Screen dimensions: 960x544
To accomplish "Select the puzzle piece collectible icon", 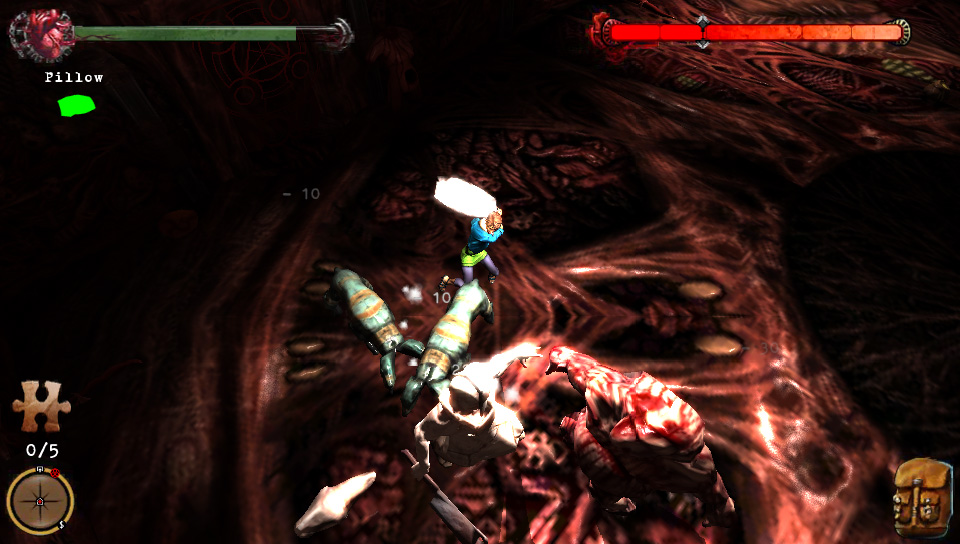I will [41, 405].
